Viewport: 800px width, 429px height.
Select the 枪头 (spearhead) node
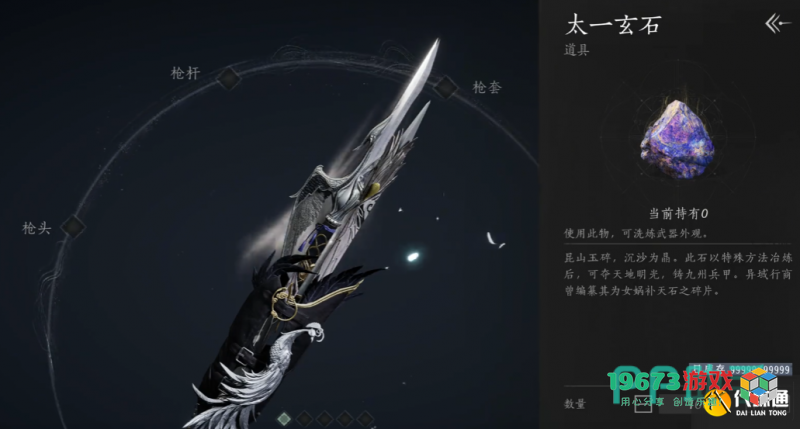[x=73, y=228]
